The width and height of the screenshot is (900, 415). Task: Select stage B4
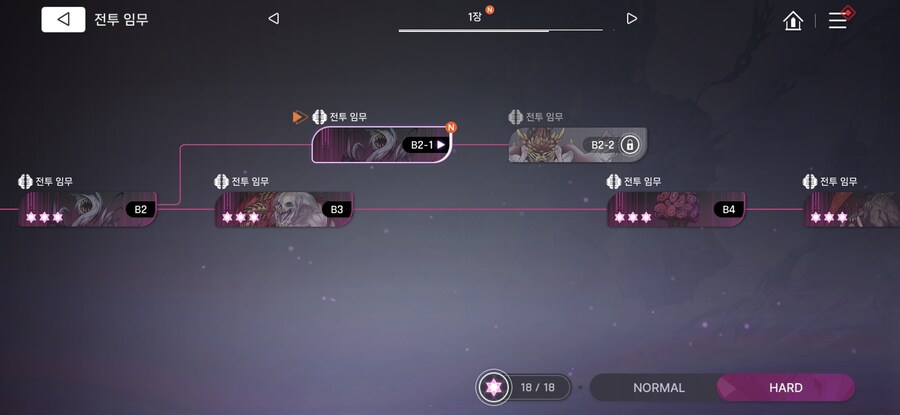coord(676,209)
